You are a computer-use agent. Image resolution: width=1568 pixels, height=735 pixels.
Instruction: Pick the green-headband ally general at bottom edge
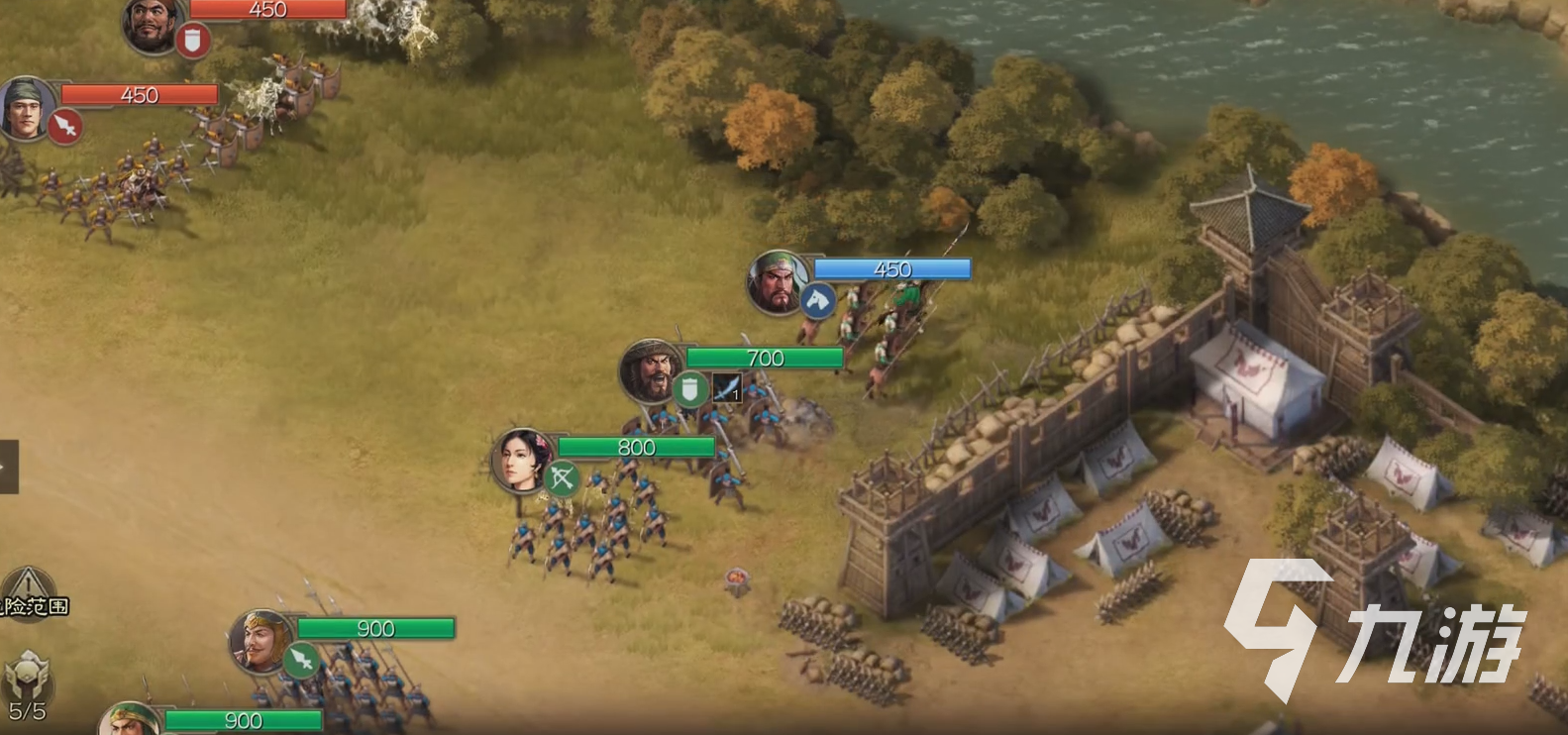click(x=129, y=719)
